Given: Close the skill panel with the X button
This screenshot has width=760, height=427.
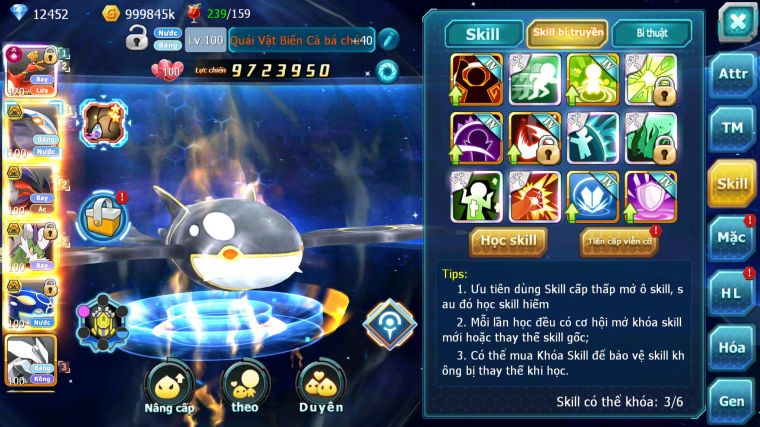Looking at the screenshot, I should 736,20.
